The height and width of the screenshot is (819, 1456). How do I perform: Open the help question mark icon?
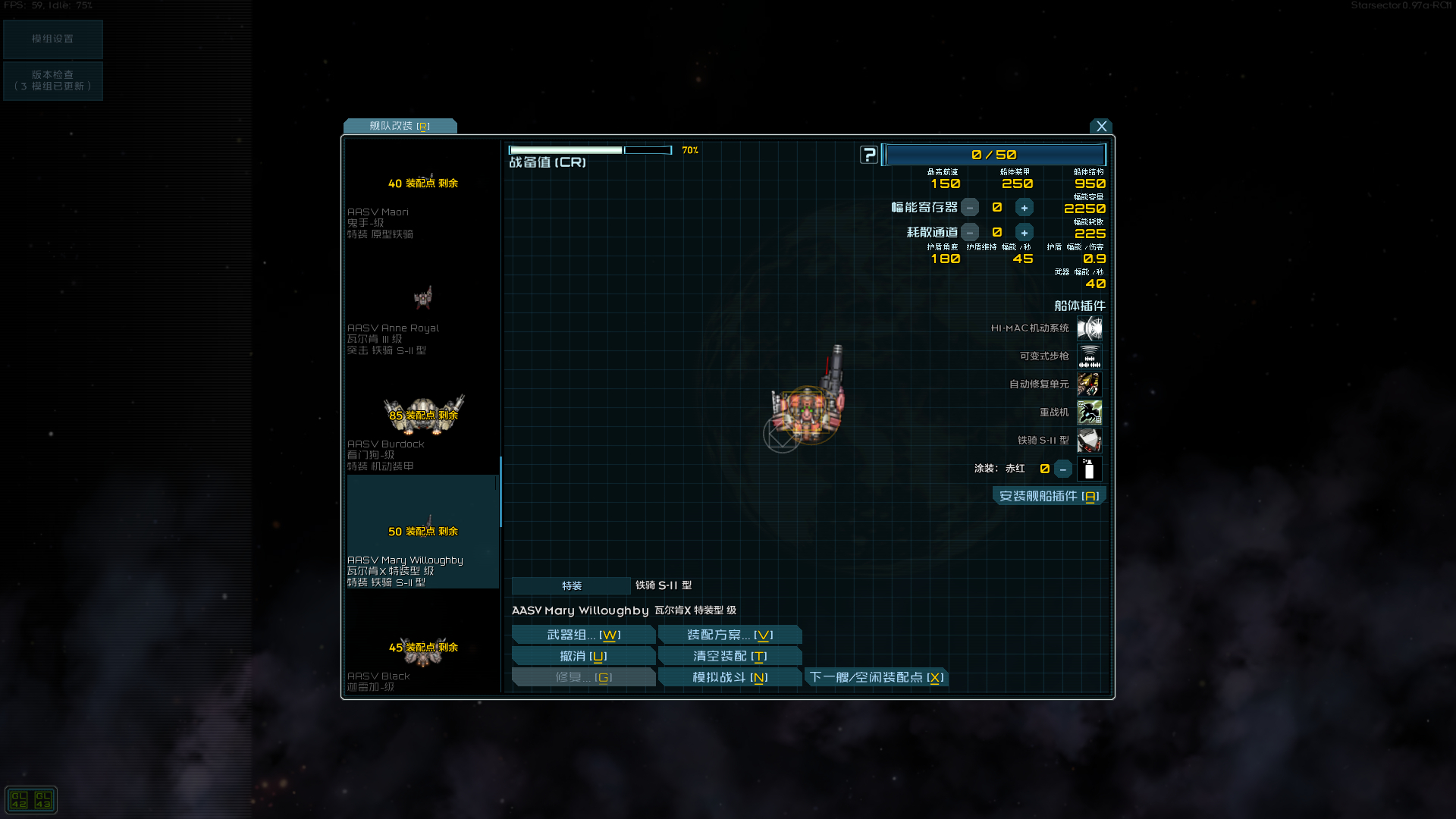click(x=868, y=154)
